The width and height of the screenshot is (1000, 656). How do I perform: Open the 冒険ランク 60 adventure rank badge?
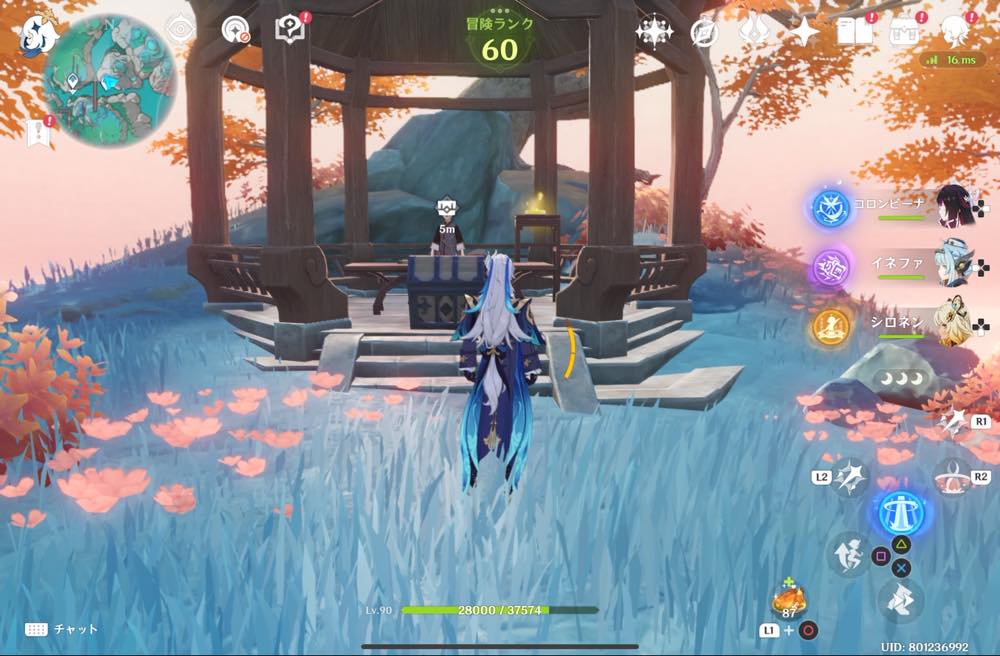500,40
